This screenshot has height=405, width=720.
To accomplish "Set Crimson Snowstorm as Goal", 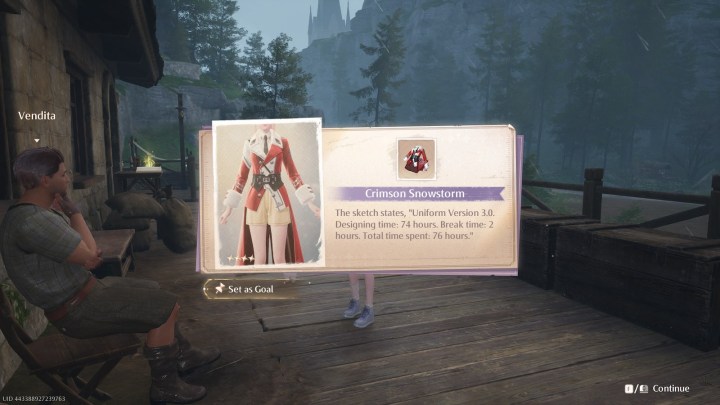I will 251,288.
